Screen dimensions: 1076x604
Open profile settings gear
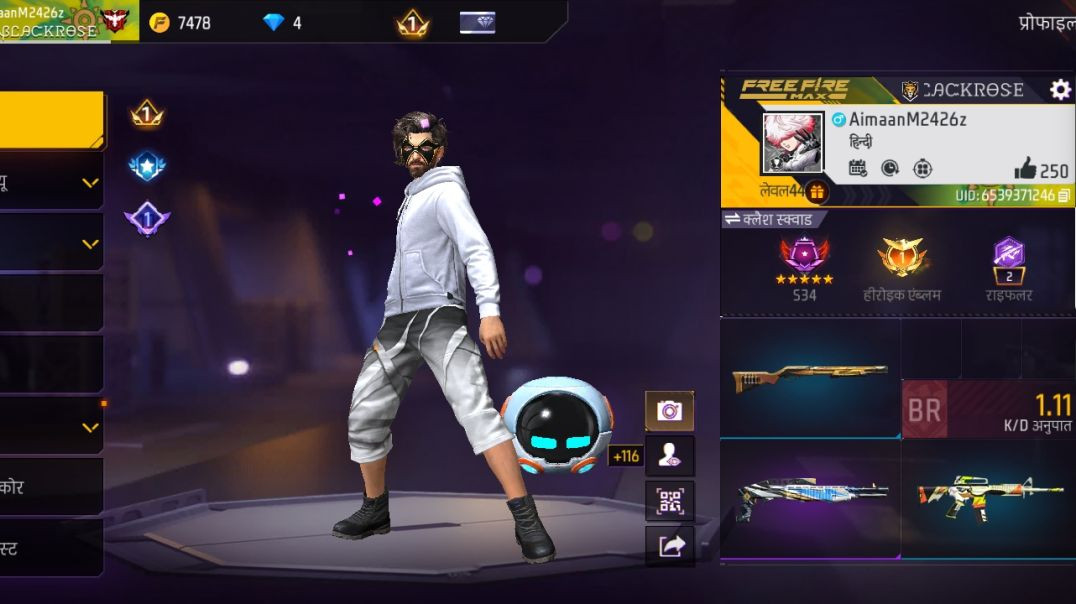click(x=1059, y=90)
